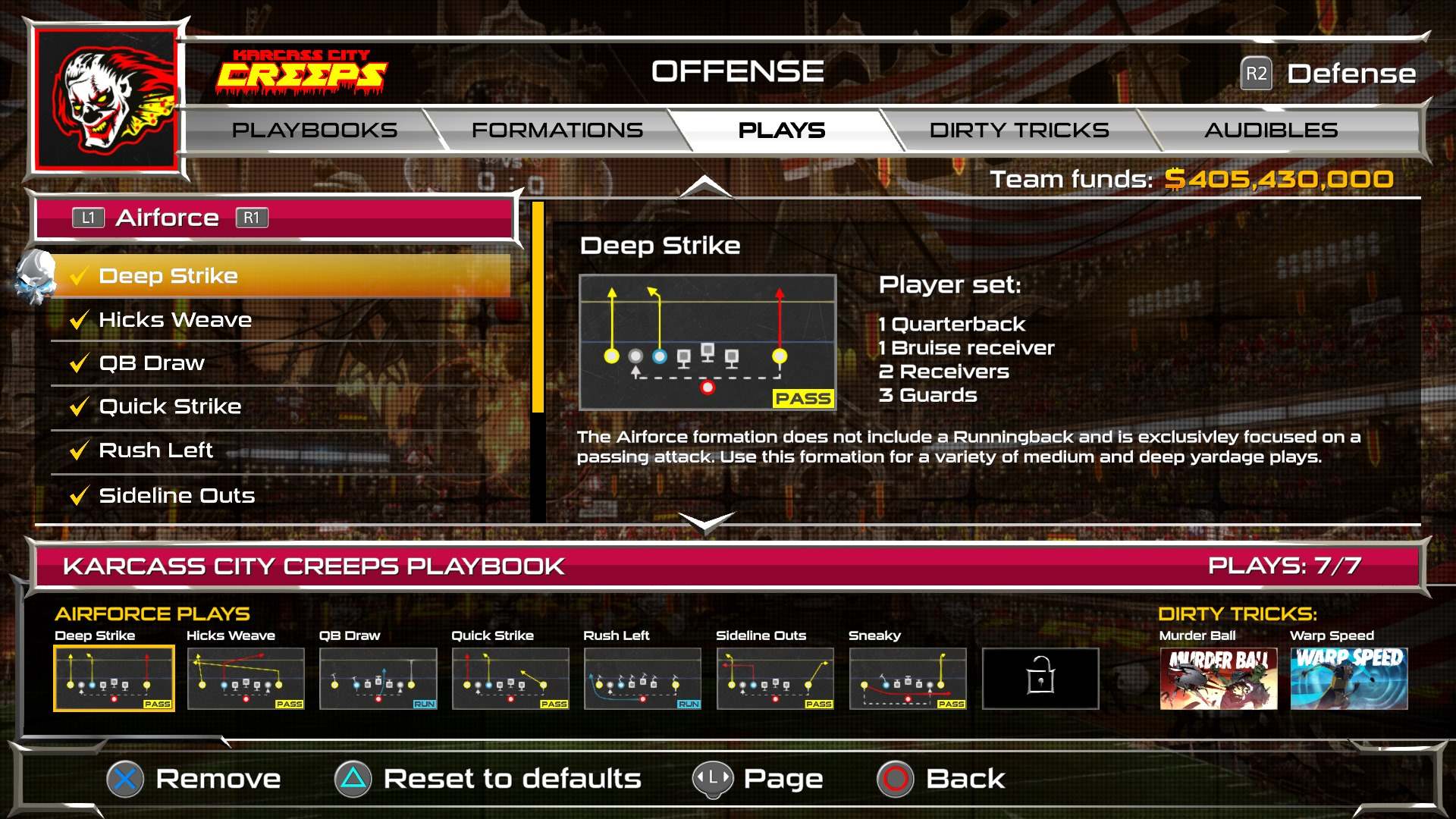Screen dimensions: 1456x819
Task: Toggle the checkmark next to Sideline Outs
Action: tap(78, 494)
